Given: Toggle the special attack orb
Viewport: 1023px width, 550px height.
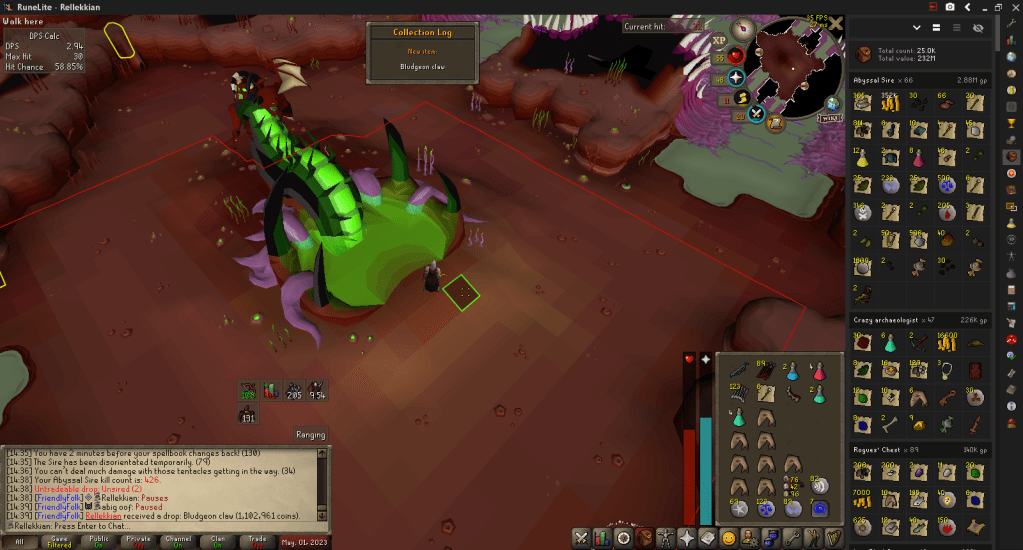Looking at the screenshot, I should [757, 113].
